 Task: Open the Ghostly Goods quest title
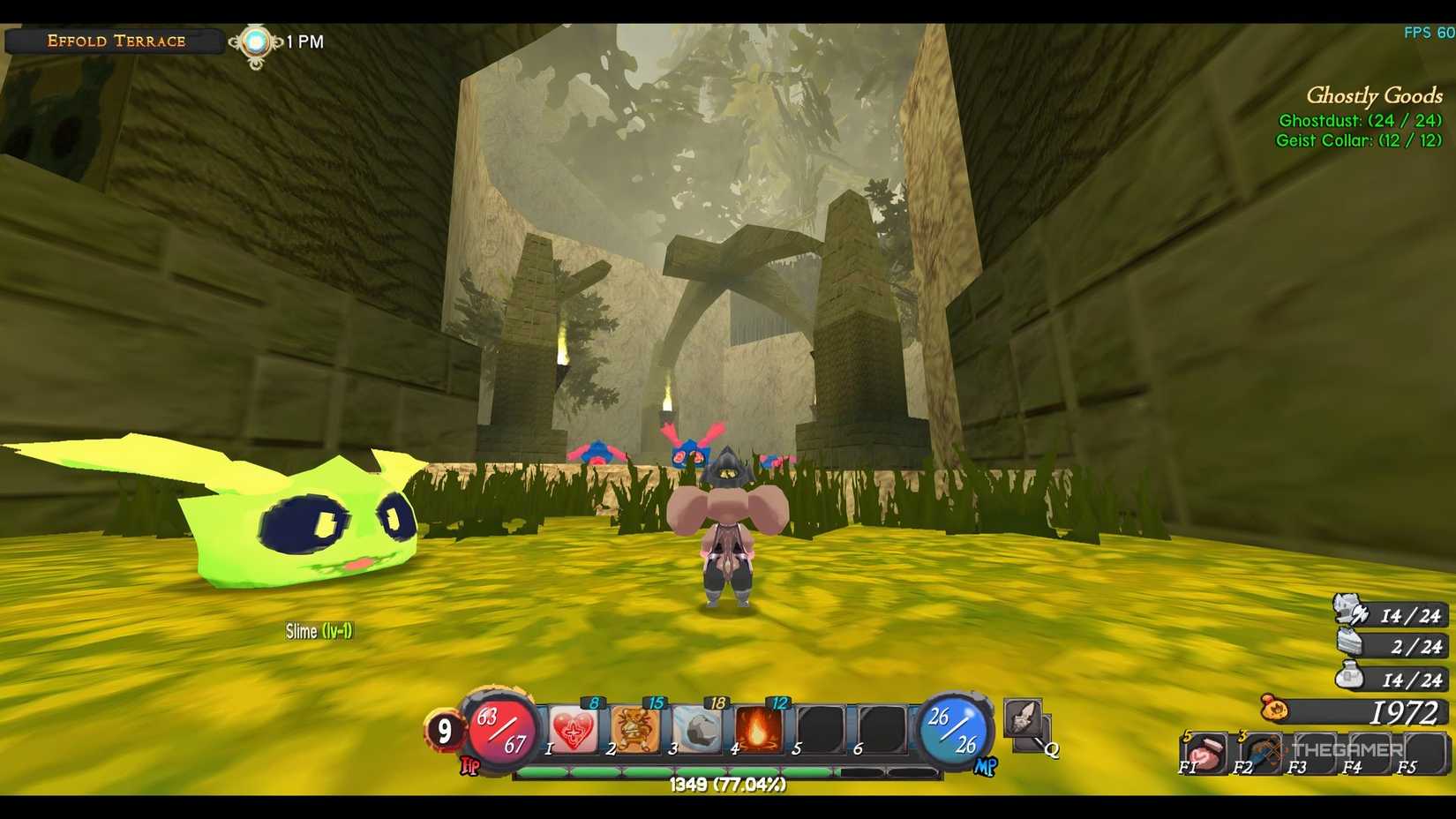(1373, 94)
